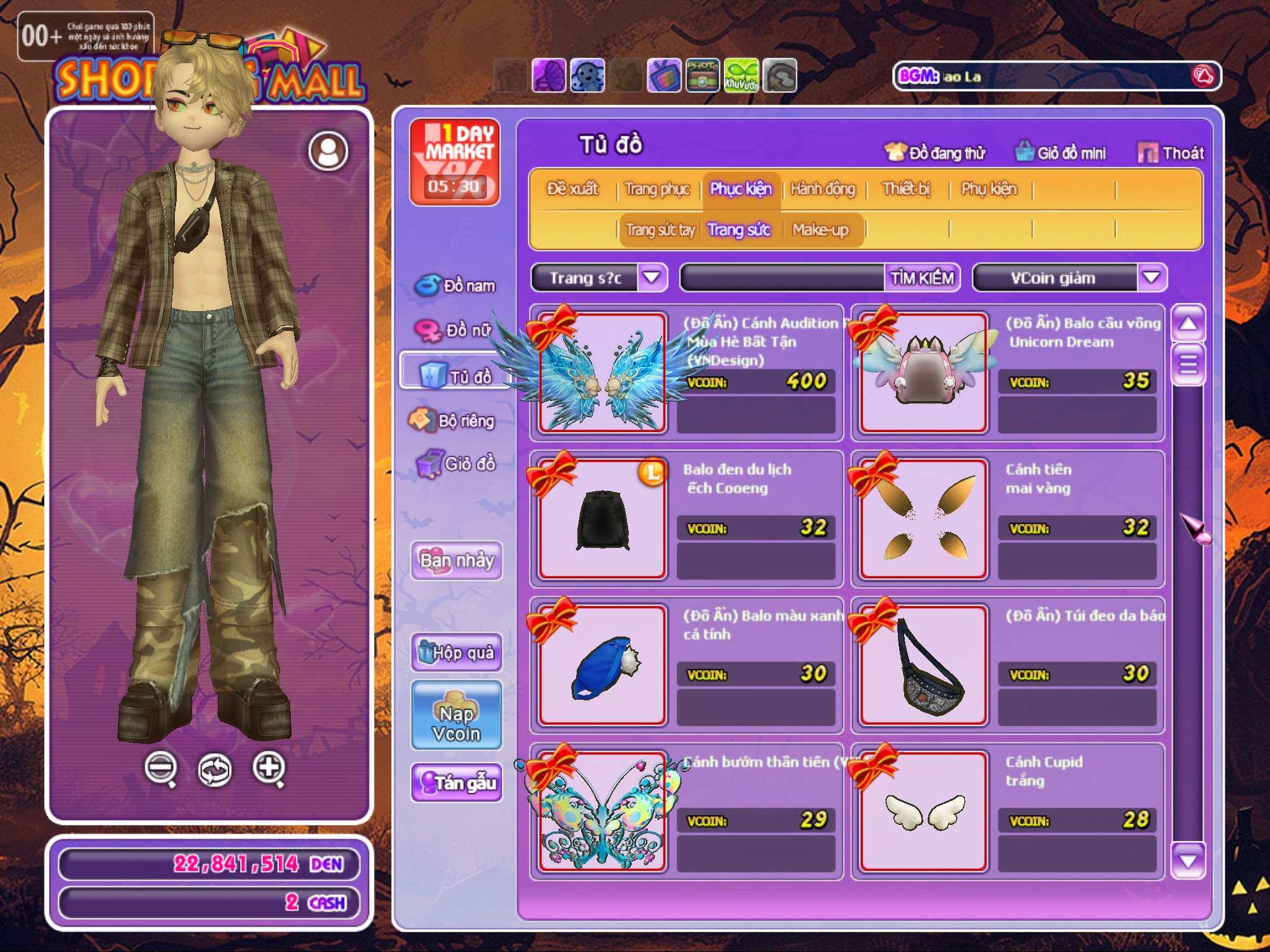The height and width of the screenshot is (952, 1270).
Task: Exit the shop with Thoát
Action: (1171, 152)
